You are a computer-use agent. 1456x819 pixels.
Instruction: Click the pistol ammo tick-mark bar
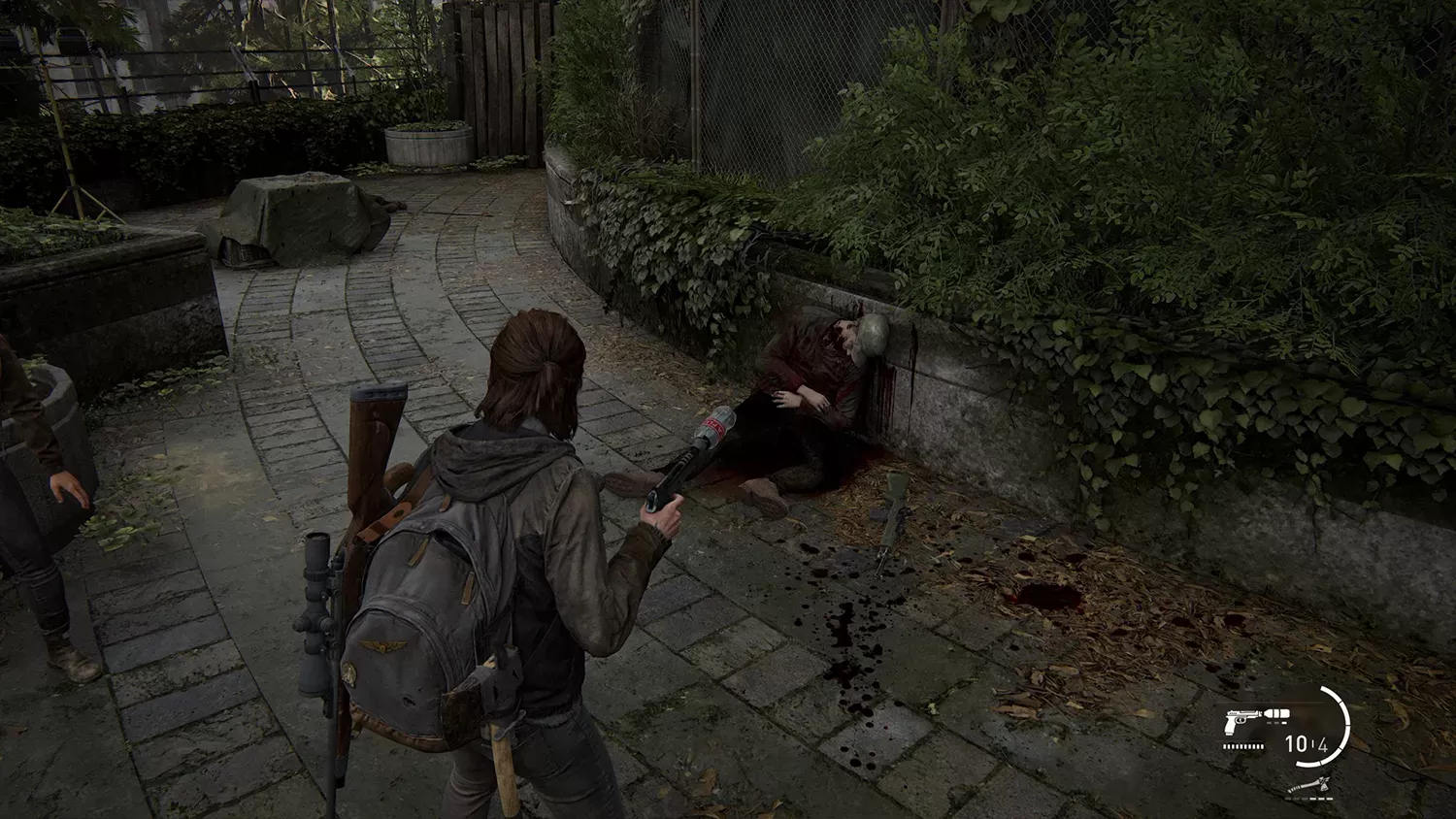(1242, 746)
